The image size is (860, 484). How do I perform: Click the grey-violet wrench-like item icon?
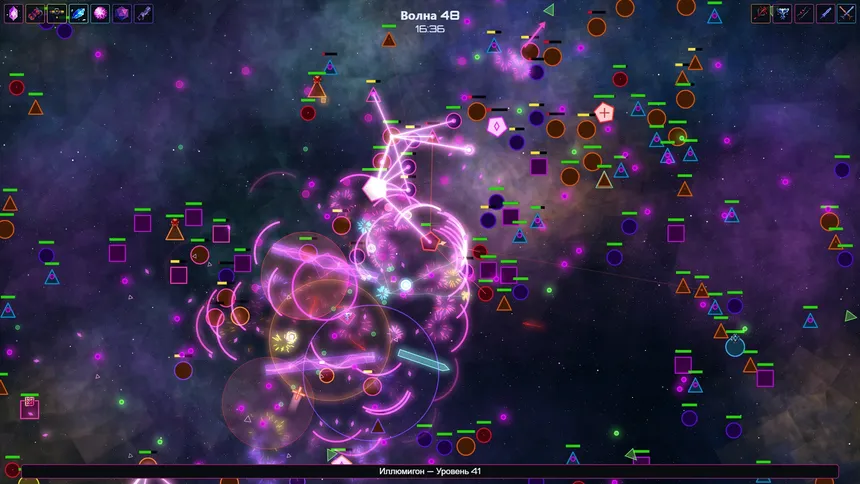pyautogui.click(x=144, y=14)
